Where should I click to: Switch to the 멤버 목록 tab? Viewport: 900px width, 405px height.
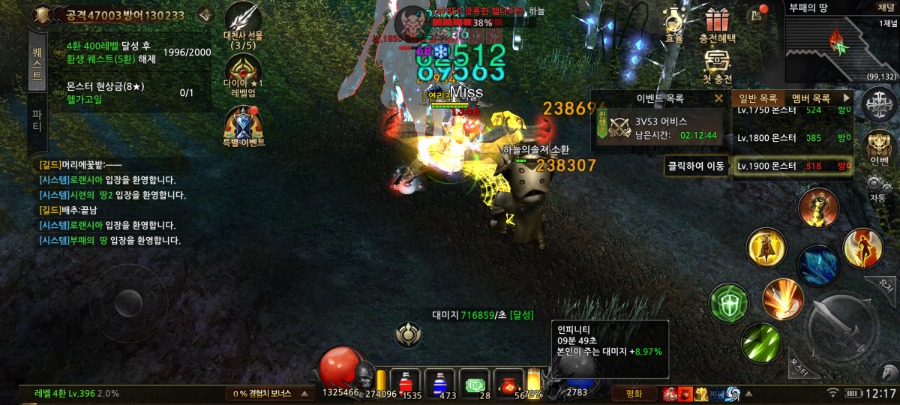pyautogui.click(x=811, y=99)
